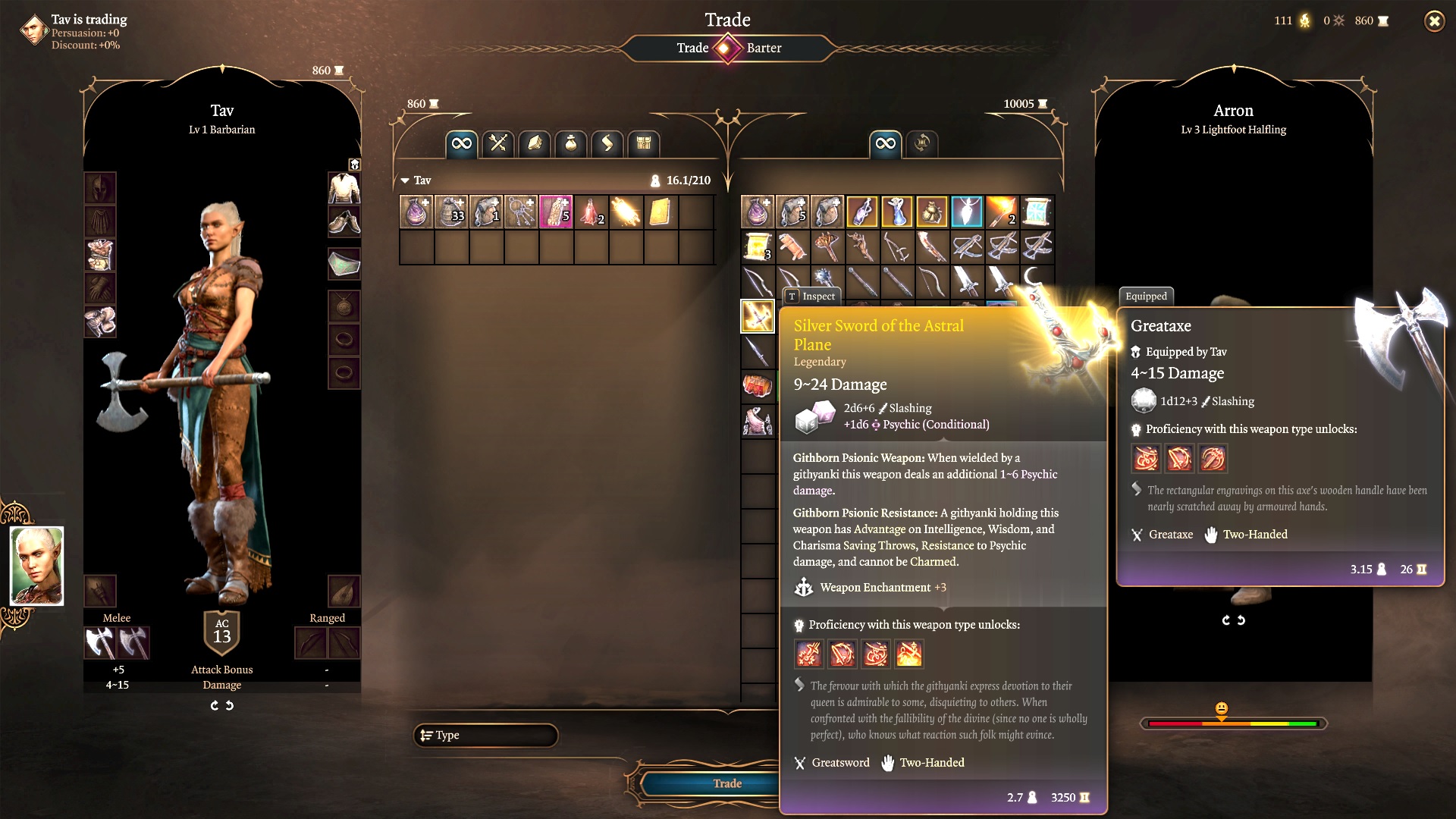Viewport: 1456px width, 819px height.
Task: Open the Type sort dropdown
Action: point(485,735)
